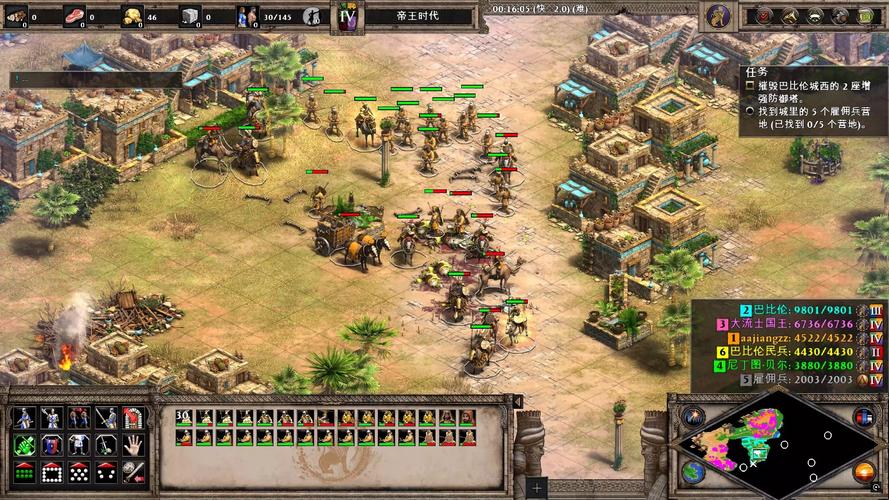889x500 pixels.
Task: Choose the shield defensive stance command
Action: (50, 445)
